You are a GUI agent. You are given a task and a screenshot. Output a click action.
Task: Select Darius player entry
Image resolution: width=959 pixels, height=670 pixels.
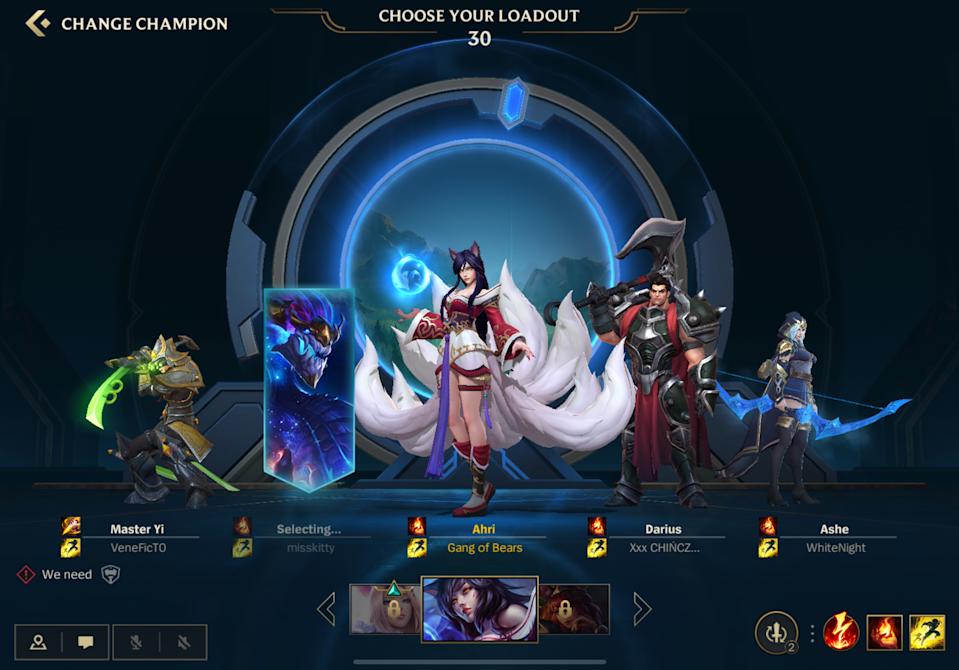point(662,538)
